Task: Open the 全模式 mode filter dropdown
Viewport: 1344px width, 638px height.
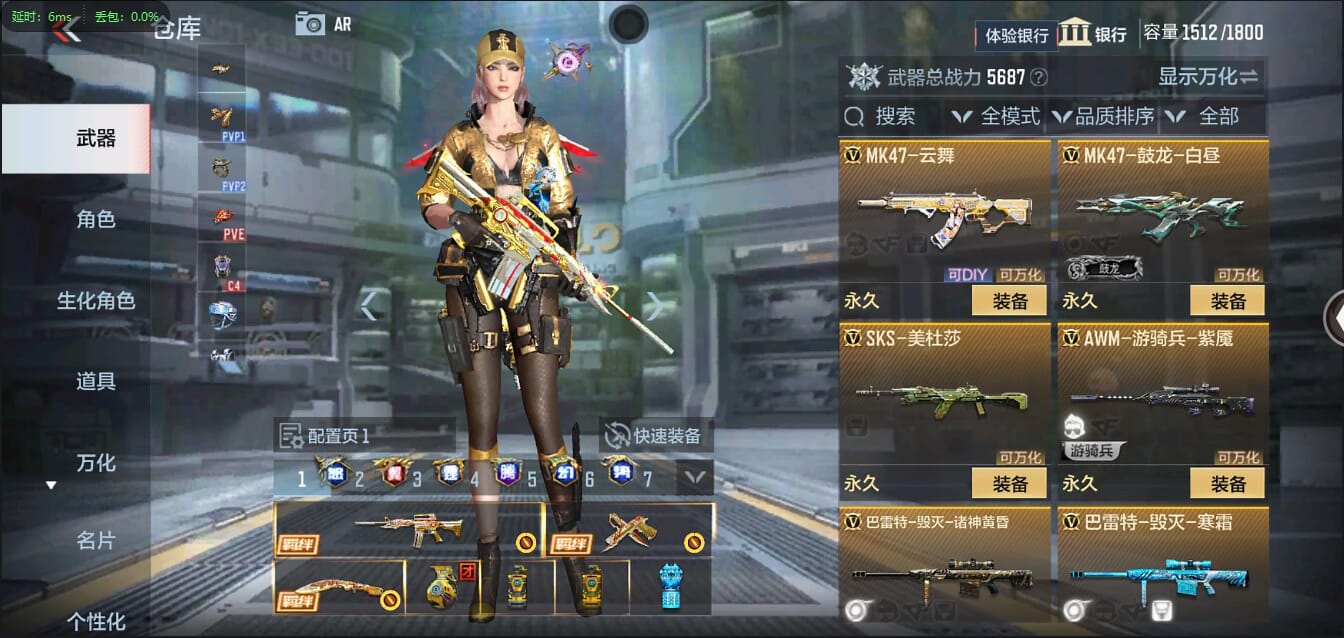Action: point(997,117)
